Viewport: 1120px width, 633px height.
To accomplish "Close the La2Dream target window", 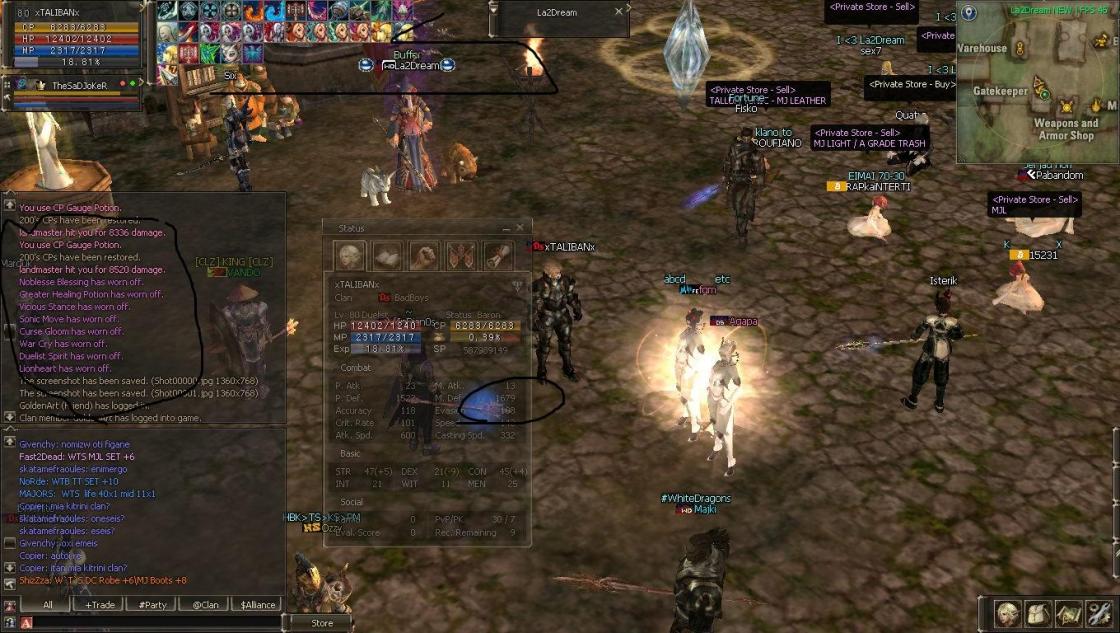I will pyautogui.click(x=619, y=12).
